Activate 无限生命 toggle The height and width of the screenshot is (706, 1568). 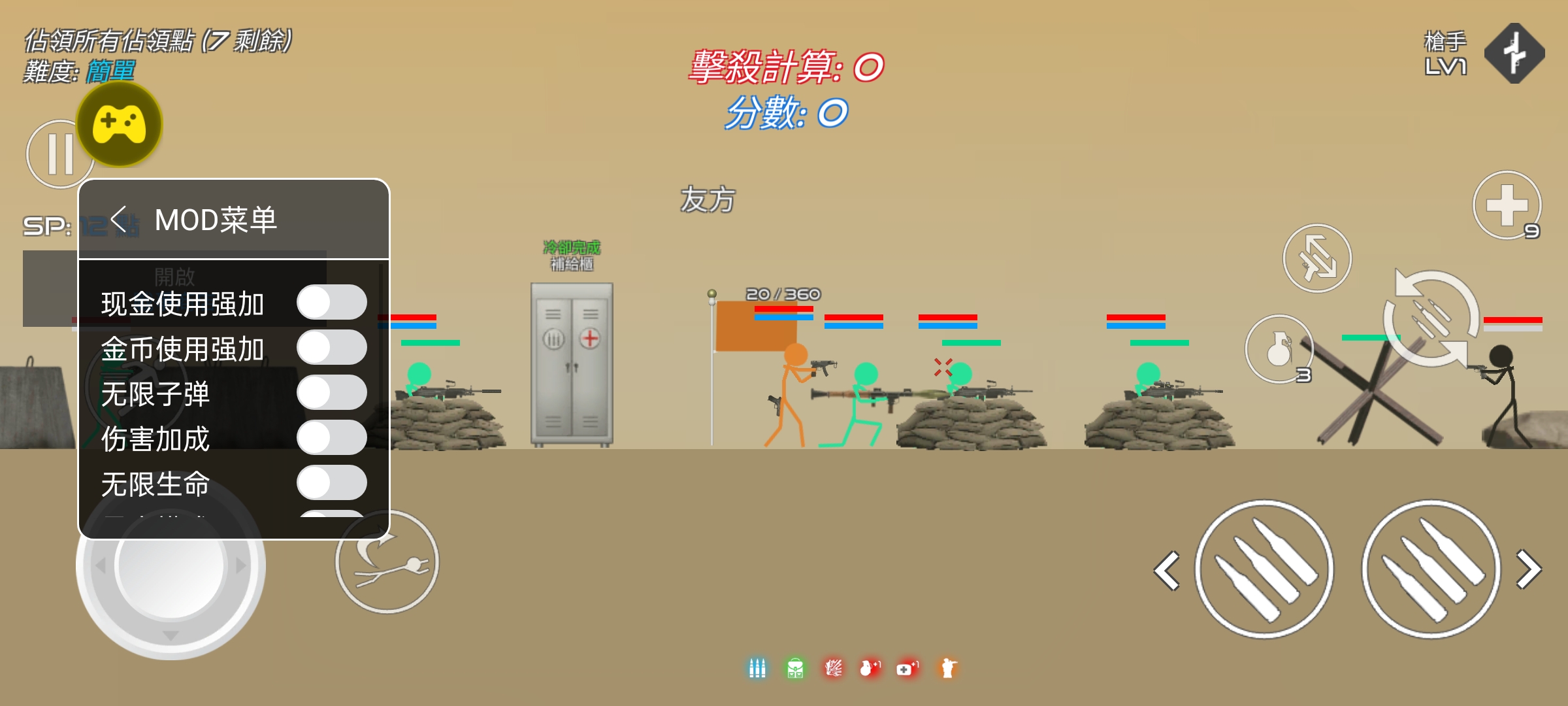point(331,483)
